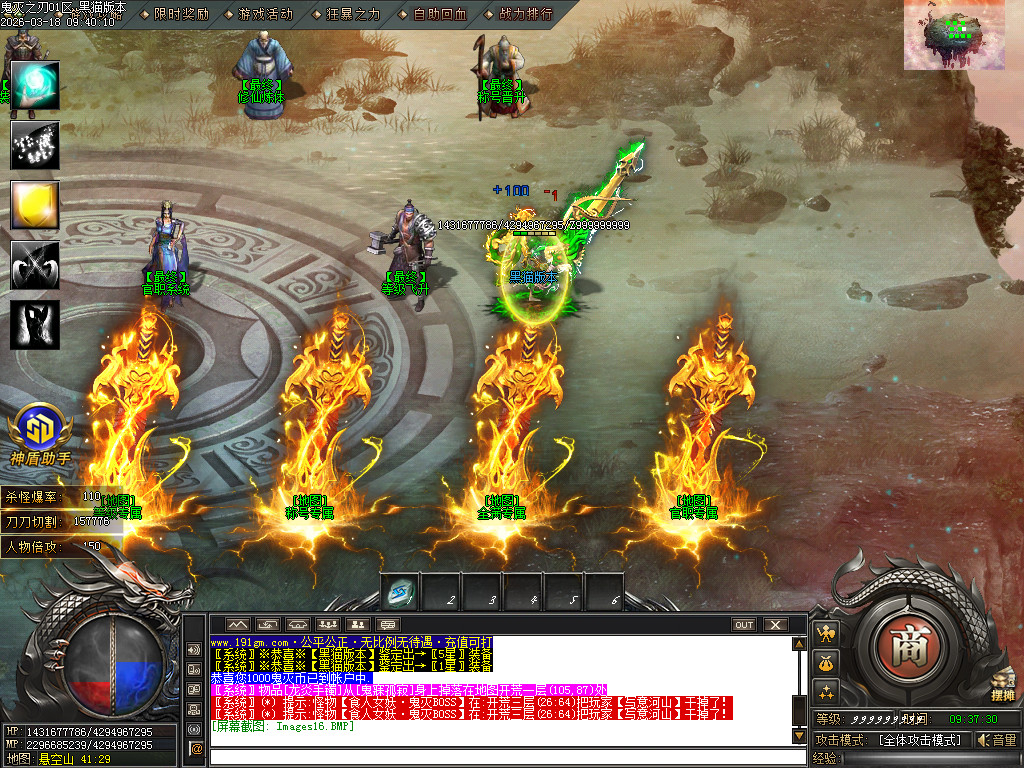This screenshot has width=1024, height=768.
Task: Activate the dark silhouette skill icon
Action: point(35,325)
